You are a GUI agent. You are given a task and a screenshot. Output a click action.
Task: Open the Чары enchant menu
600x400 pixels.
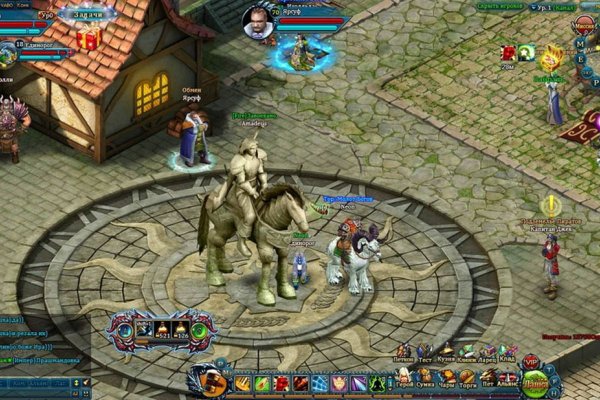tap(446, 378)
